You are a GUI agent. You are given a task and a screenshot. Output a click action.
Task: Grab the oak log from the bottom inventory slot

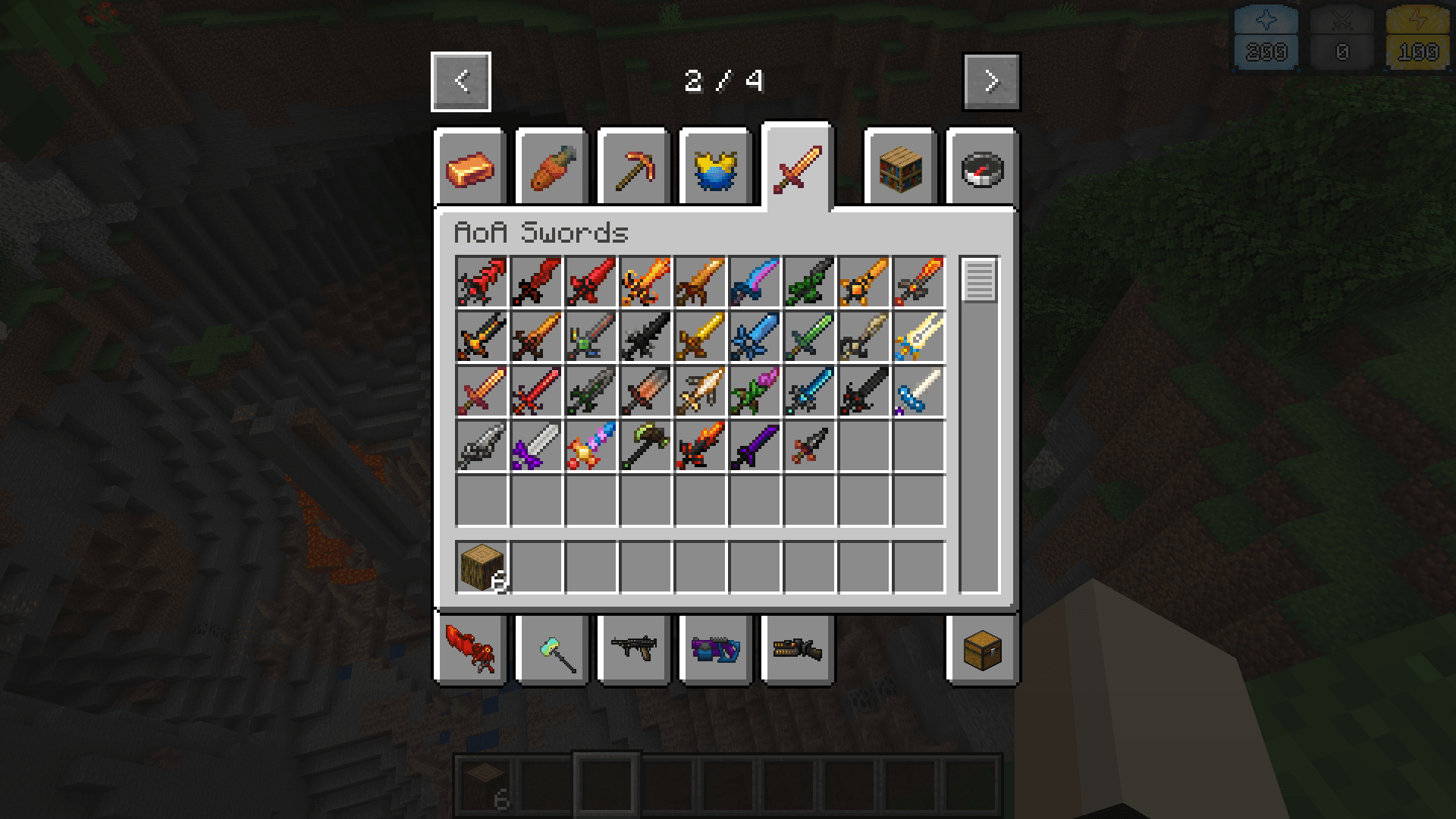point(479,566)
